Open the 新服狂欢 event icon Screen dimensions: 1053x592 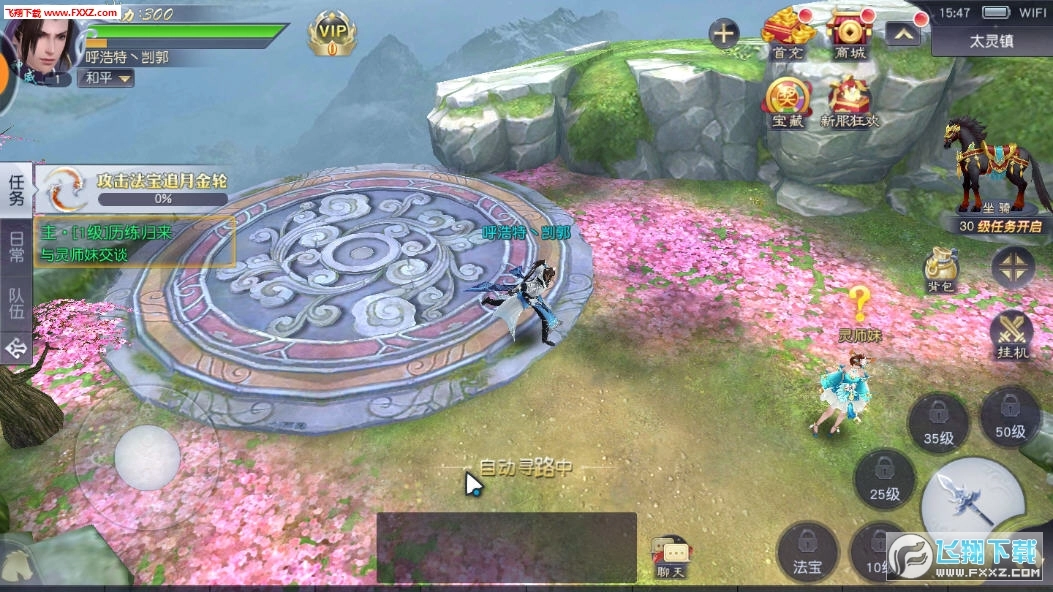click(x=849, y=100)
